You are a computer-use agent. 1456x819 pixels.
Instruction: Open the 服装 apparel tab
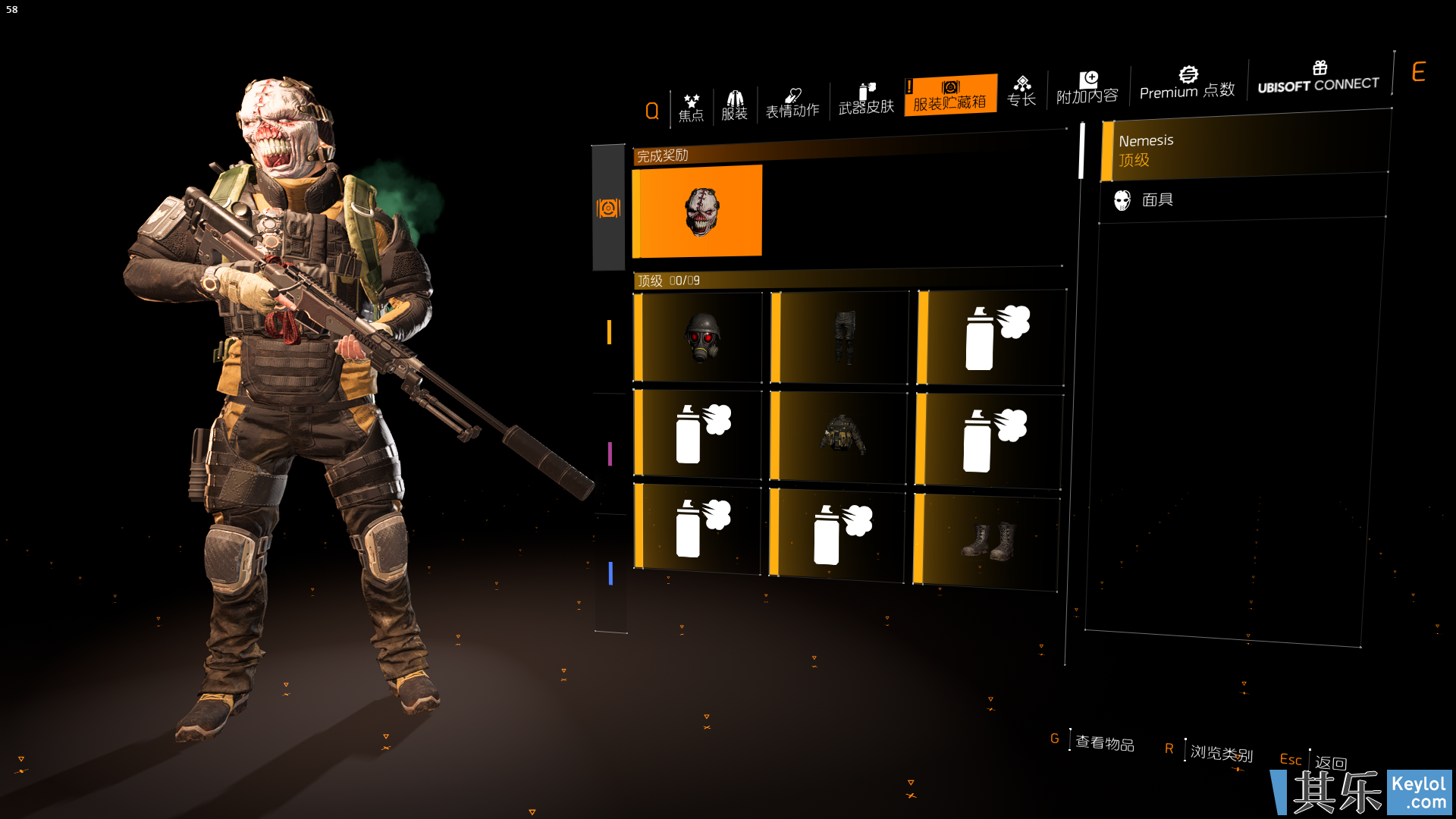coord(734,105)
